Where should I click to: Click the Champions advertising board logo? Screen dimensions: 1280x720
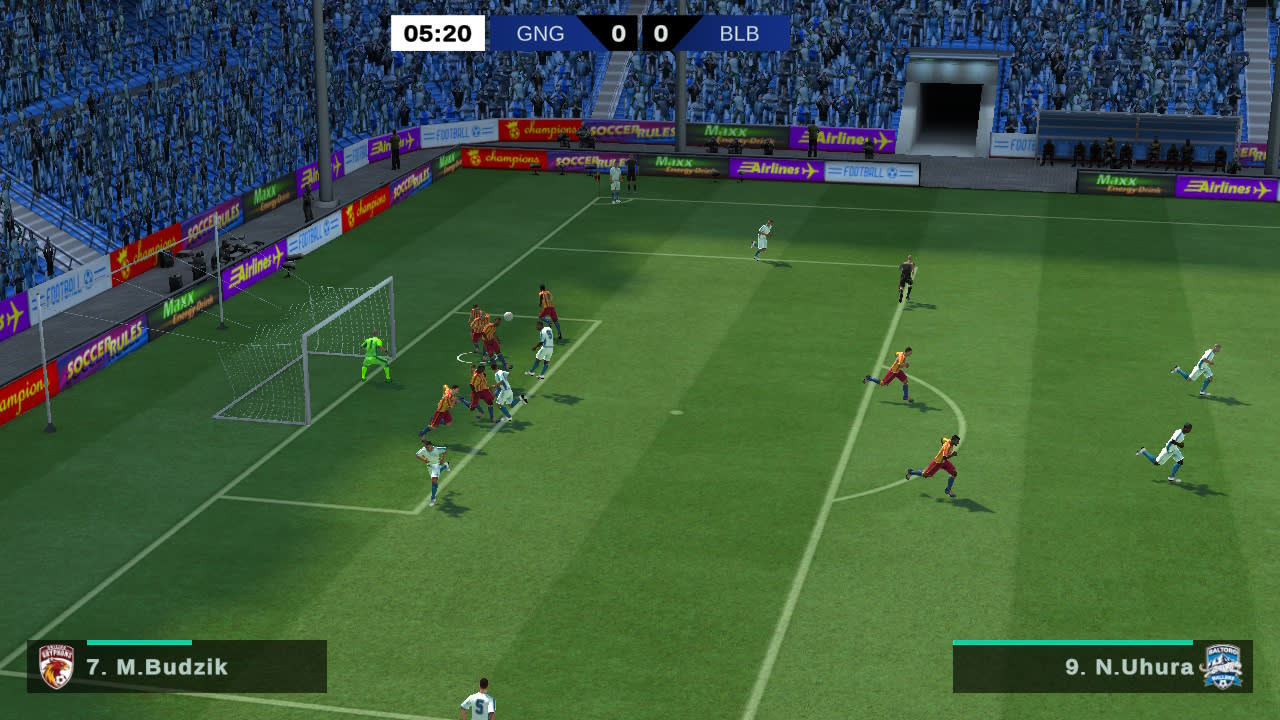tap(504, 160)
